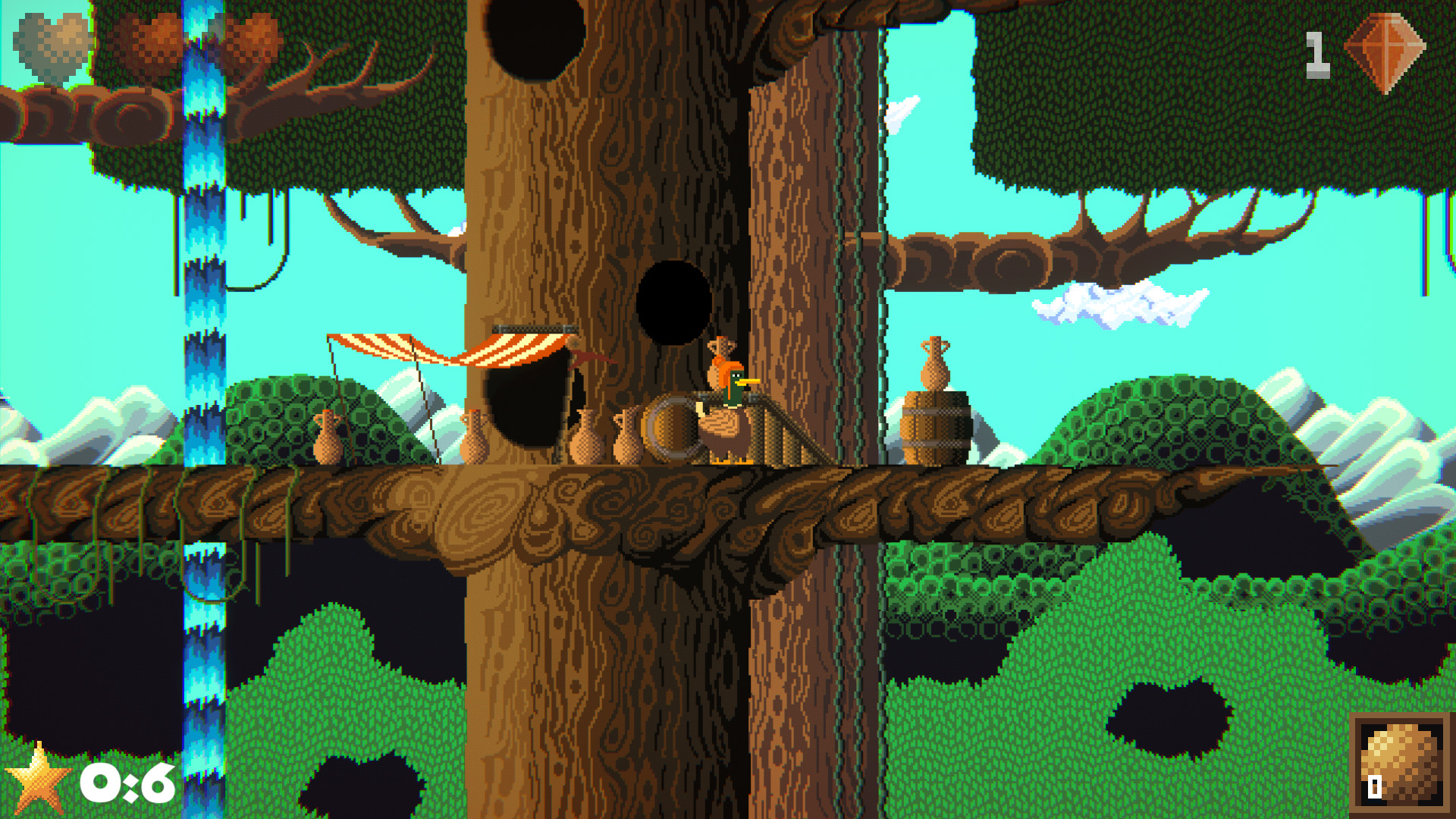
Task: Click the star score icon bottom-left
Action: coord(39,778)
